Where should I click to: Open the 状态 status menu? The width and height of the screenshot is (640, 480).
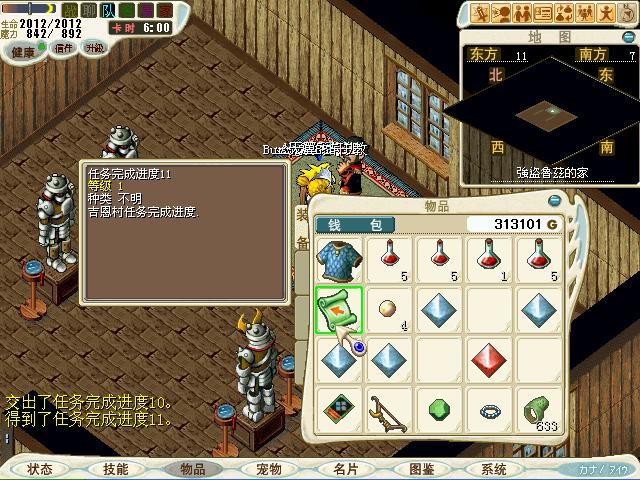(x=40, y=469)
